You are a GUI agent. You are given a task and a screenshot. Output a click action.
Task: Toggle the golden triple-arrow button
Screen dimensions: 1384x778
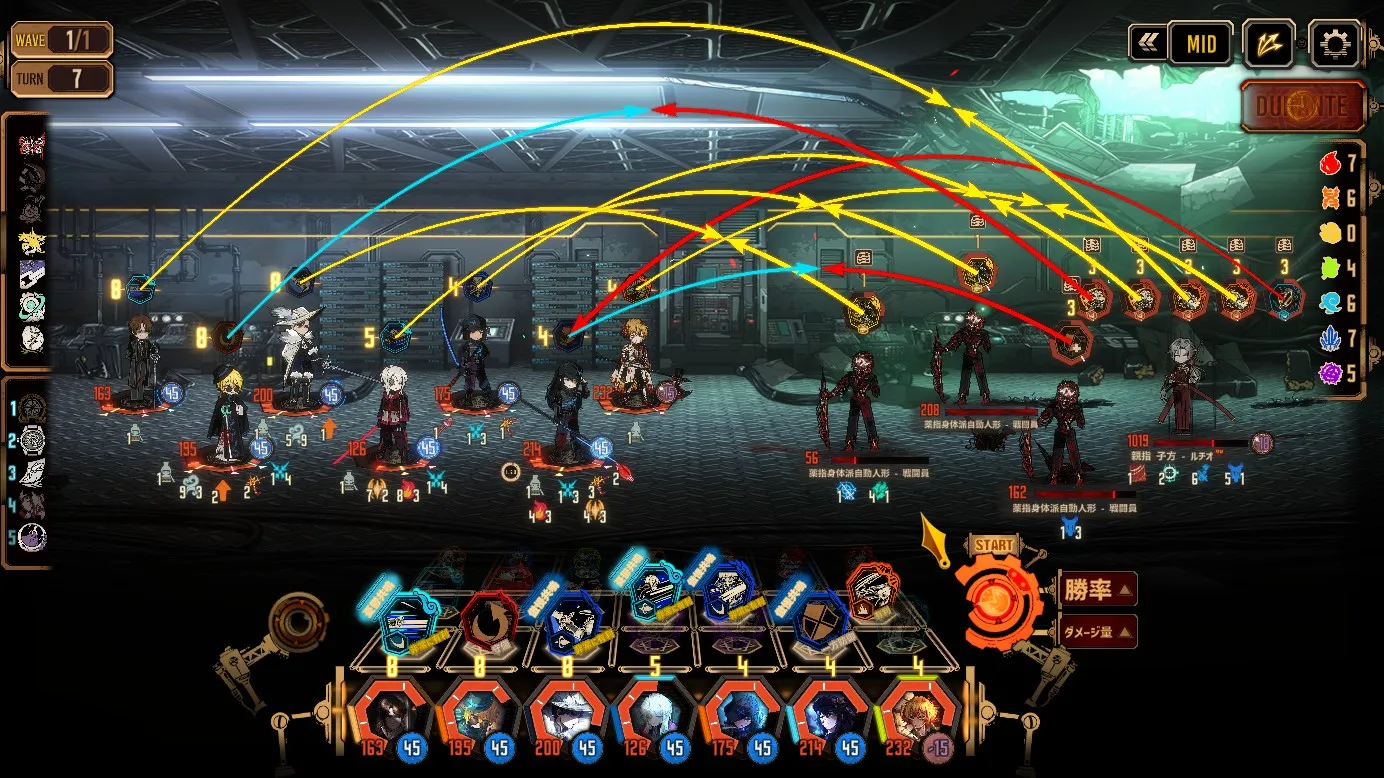click(x=1268, y=43)
